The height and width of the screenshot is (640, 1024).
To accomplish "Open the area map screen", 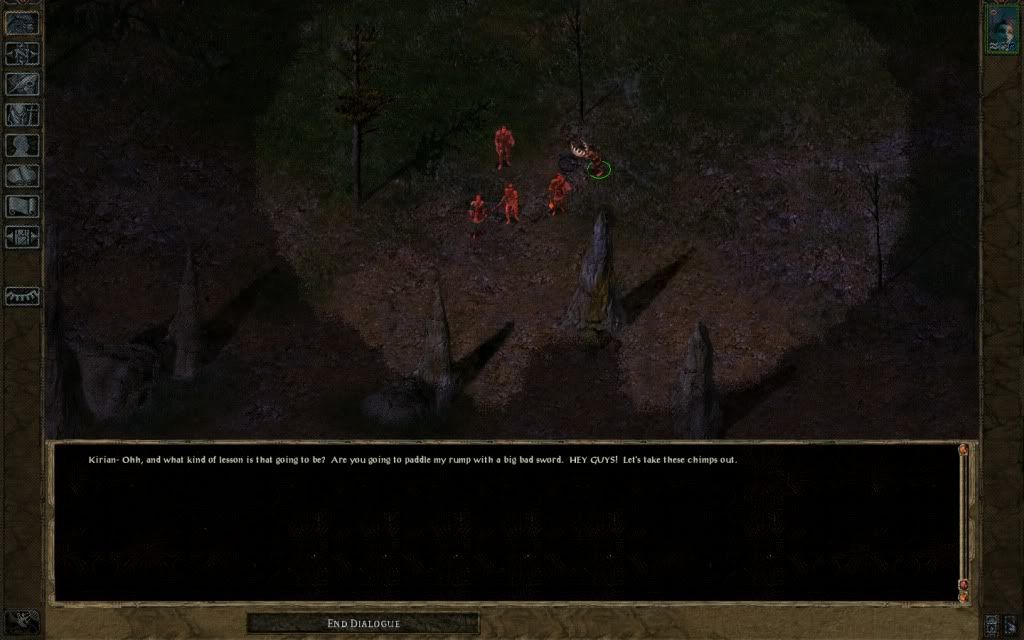I will pos(22,53).
